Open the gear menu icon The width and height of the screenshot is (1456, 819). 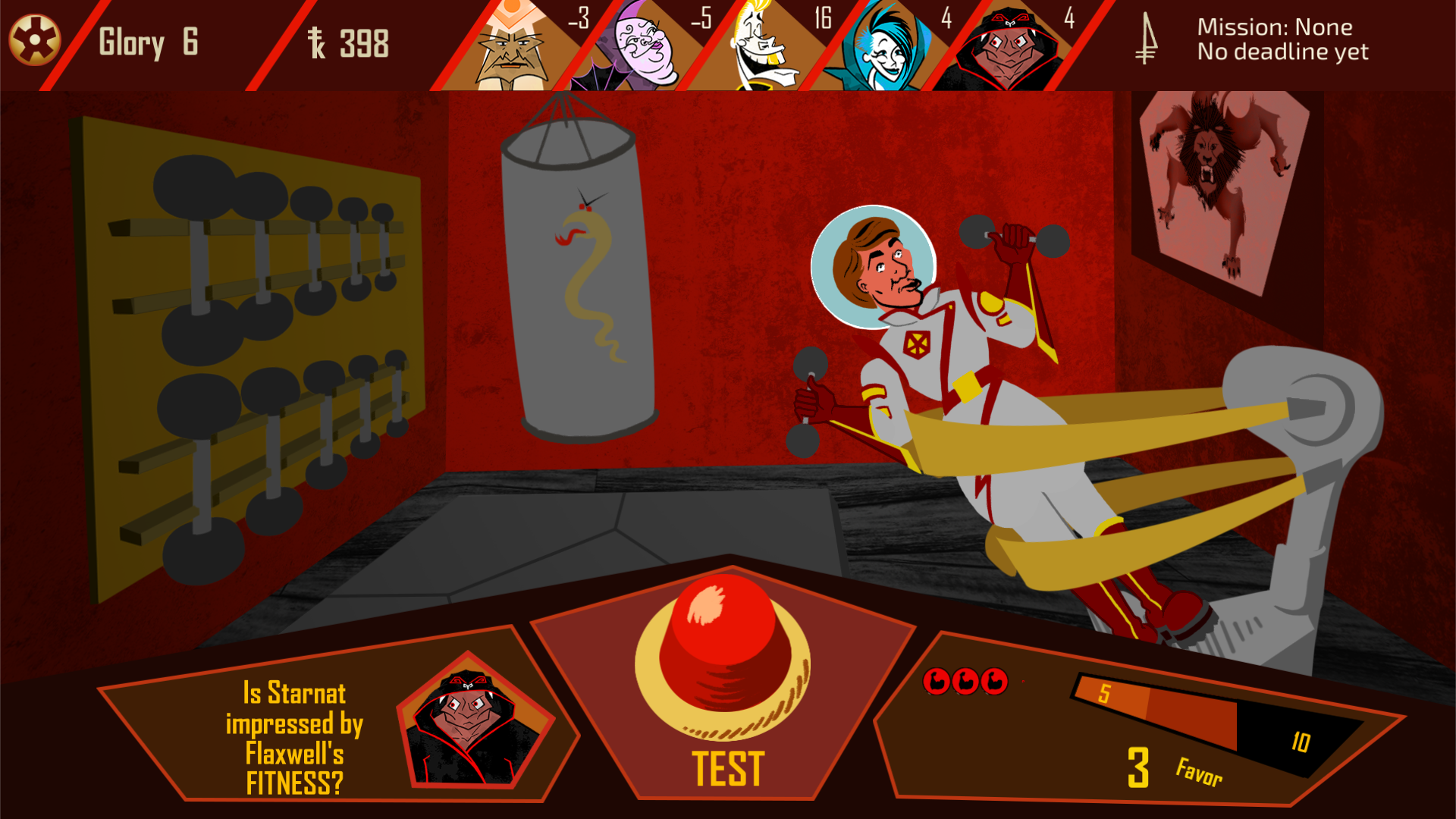[35, 40]
